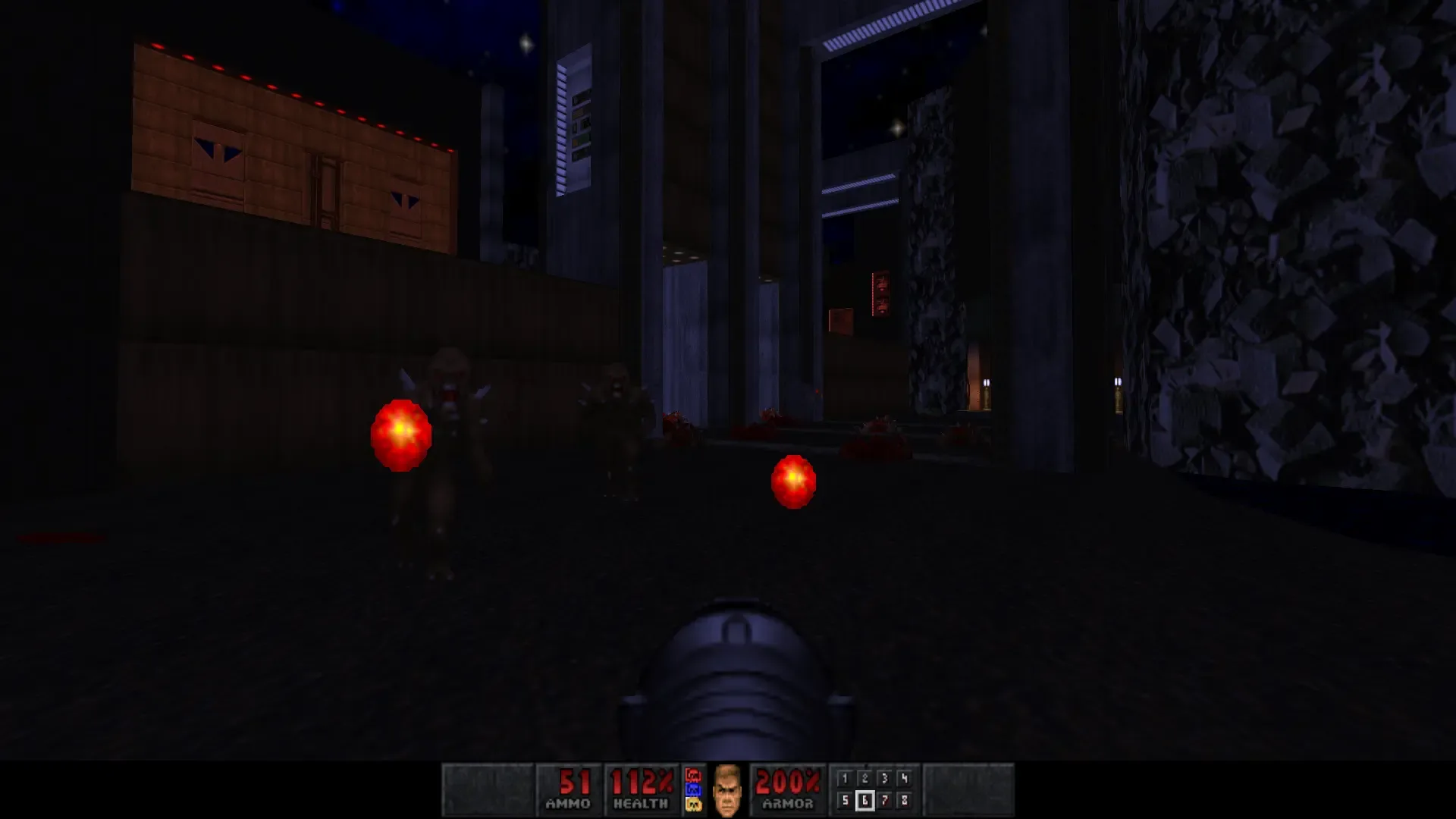Activate weapon slot 3 indicator
The image size is (1456, 819).
886,777
